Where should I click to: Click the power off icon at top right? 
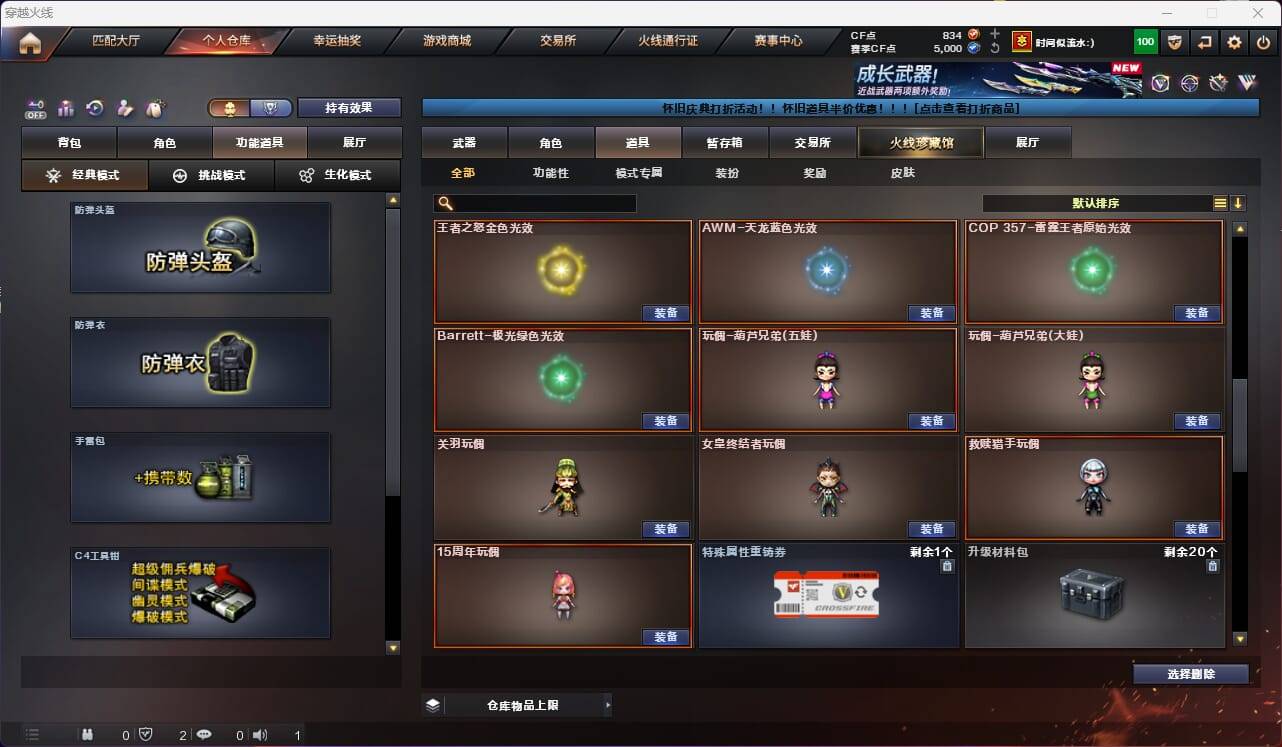pyautogui.click(x=1264, y=42)
